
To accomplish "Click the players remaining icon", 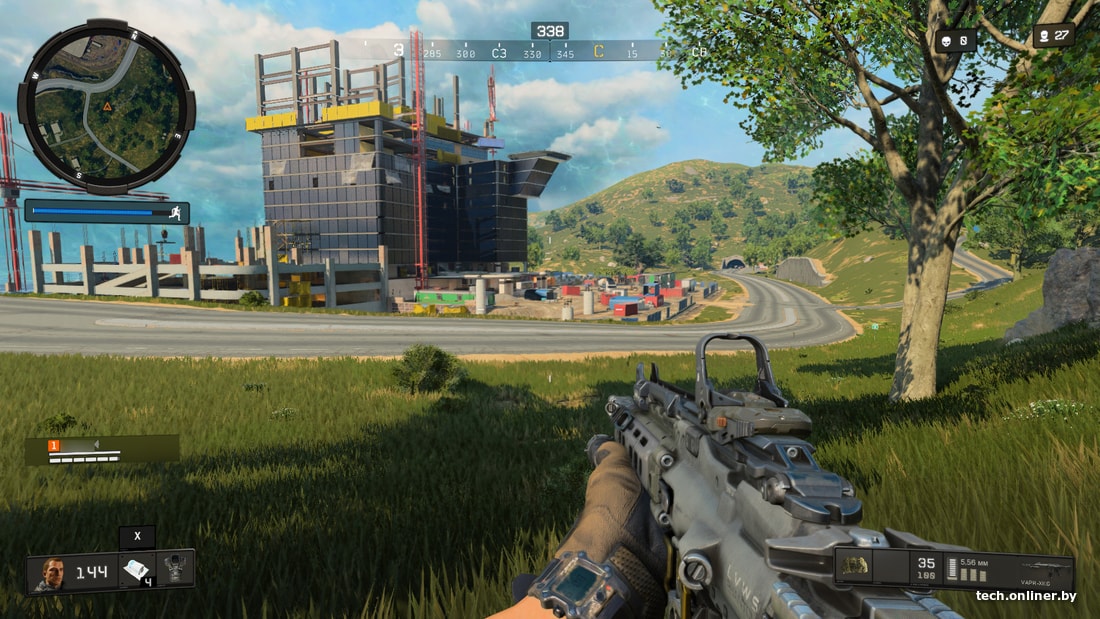I will tap(1044, 36).
